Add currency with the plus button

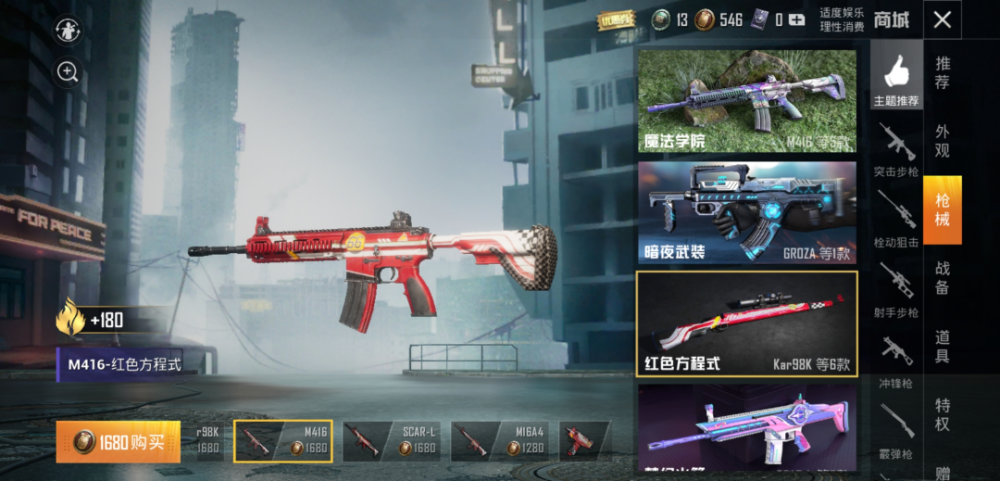(796, 19)
